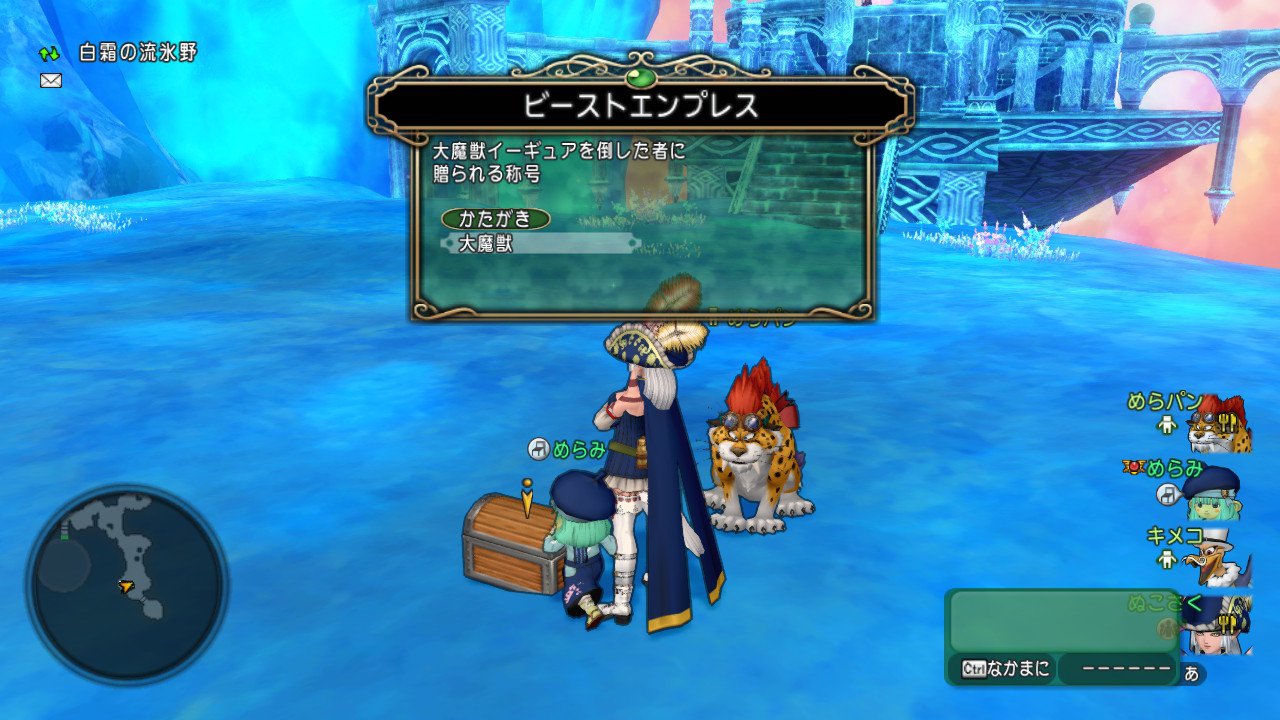Click the music note bubble beside めらみ
Image resolution: width=1280 pixels, height=720 pixels.
(x=1168, y=493)
